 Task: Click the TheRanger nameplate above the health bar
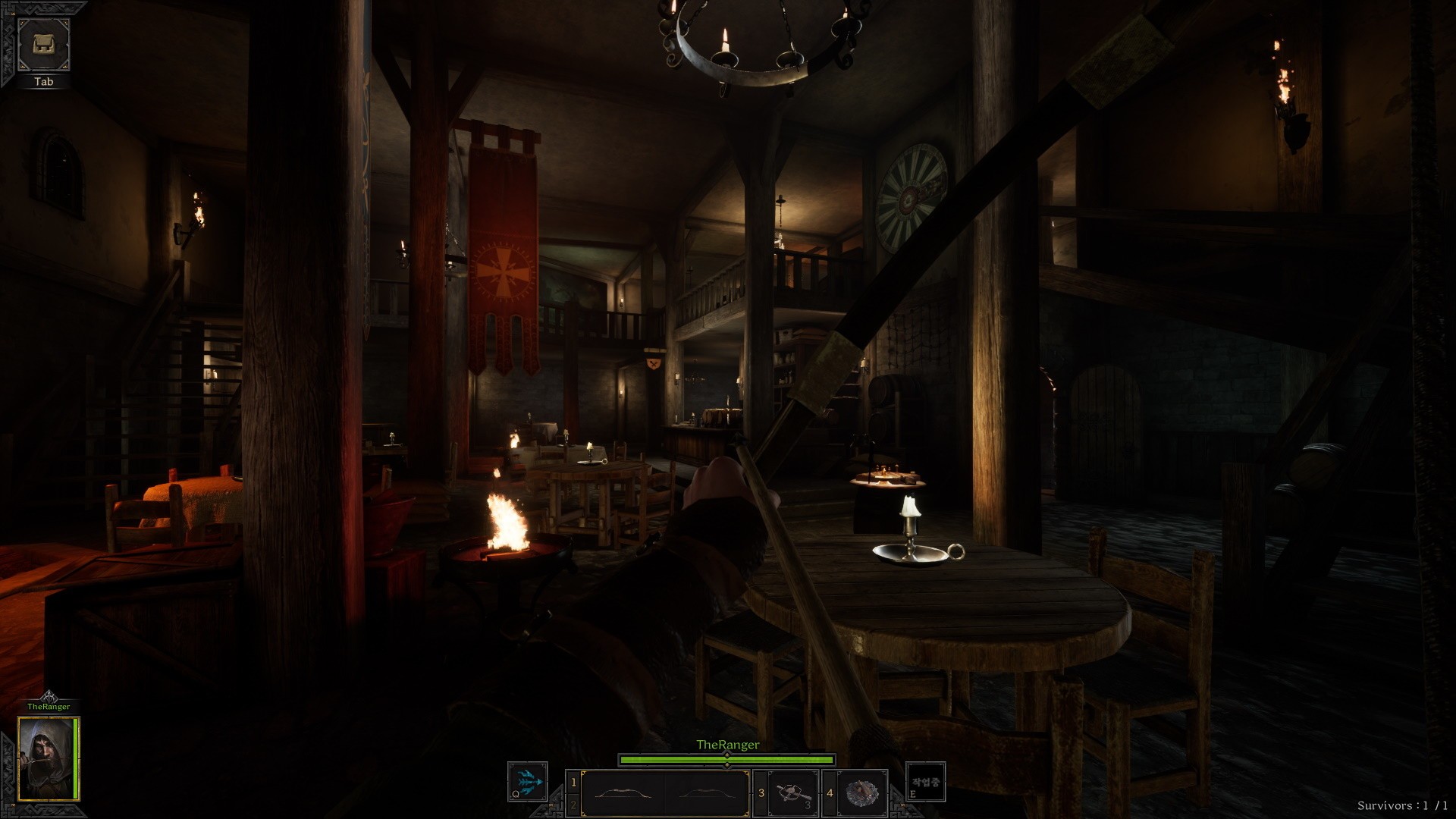(x=728, y=745)
